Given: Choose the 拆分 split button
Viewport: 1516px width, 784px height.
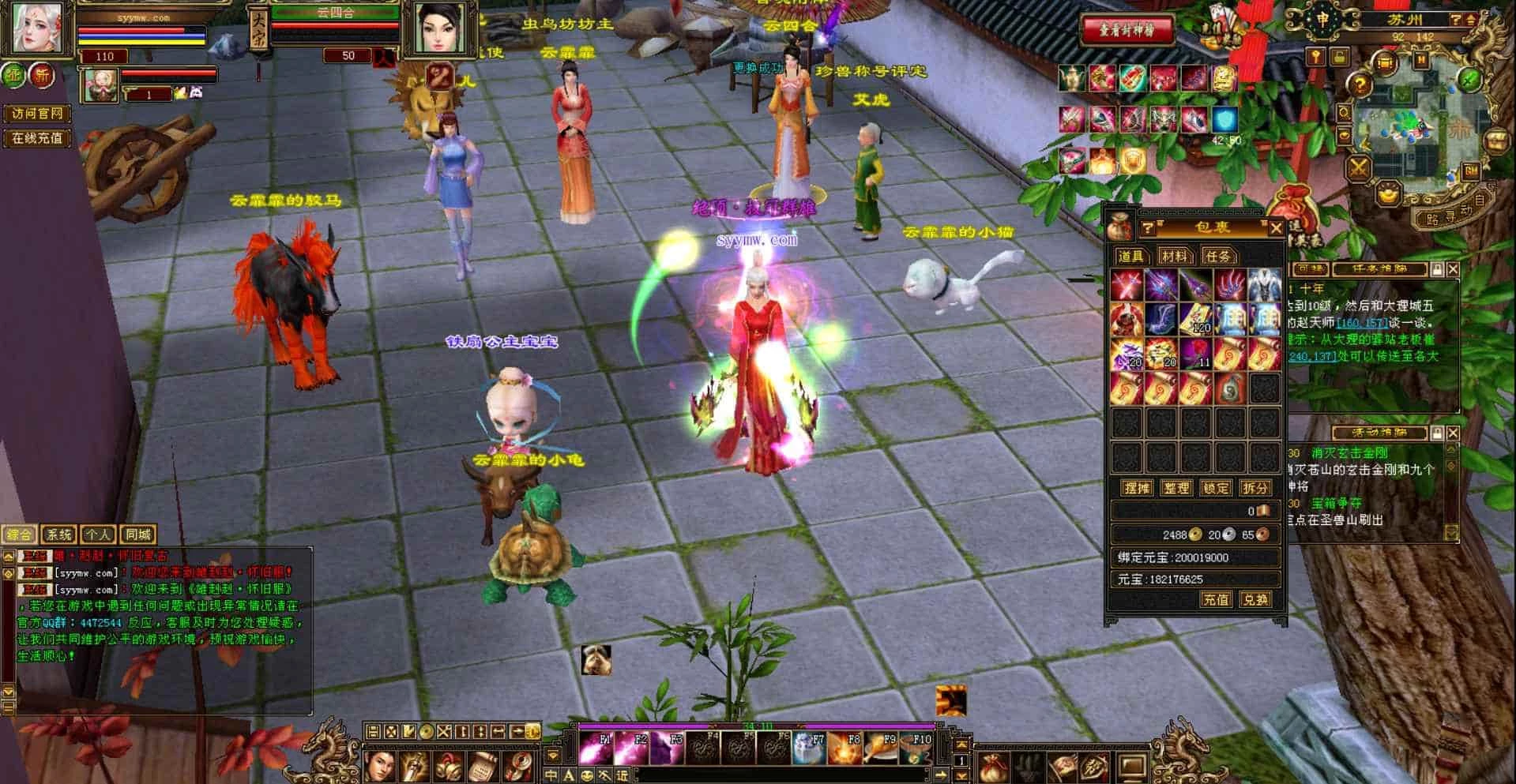Looking at the screenshot, I should coord(1255,488).
